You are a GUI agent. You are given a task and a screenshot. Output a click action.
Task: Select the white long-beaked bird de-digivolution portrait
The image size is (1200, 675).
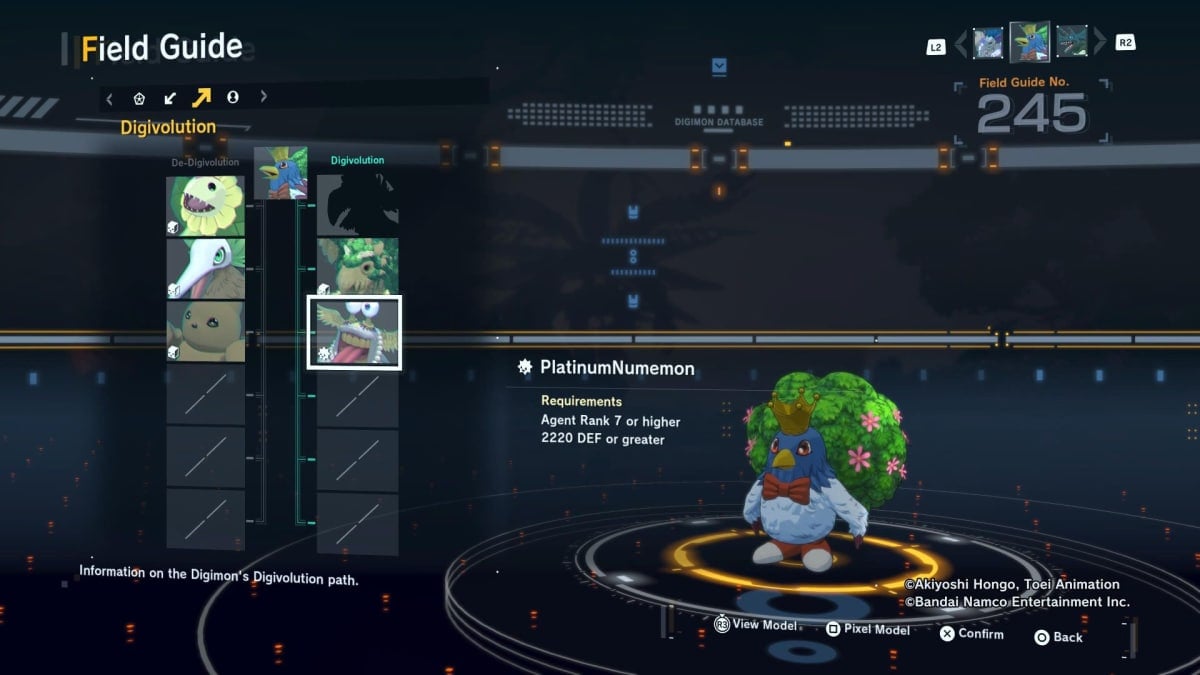point(205,269)
